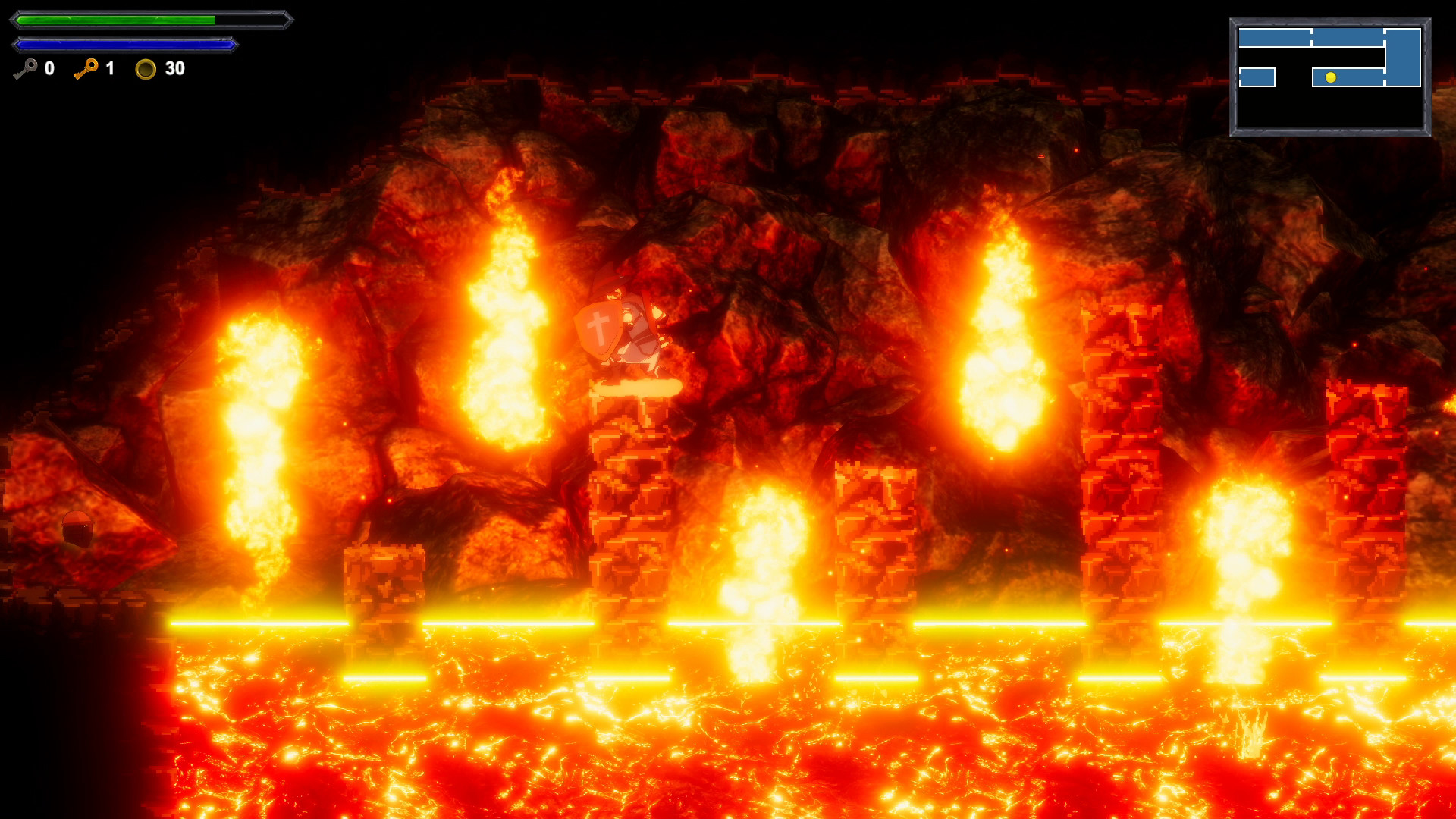The height and width of the screenshot is (819, 1456).
Task: Click the middle top corridor on the minimap
Action: pyautogui.click(x=1348, y=36)
